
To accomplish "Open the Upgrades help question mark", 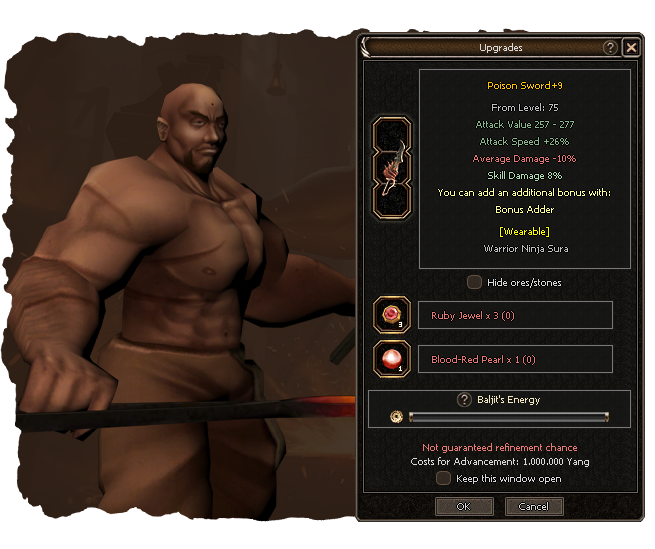I will pyautogui.click(x=610, y=47).
